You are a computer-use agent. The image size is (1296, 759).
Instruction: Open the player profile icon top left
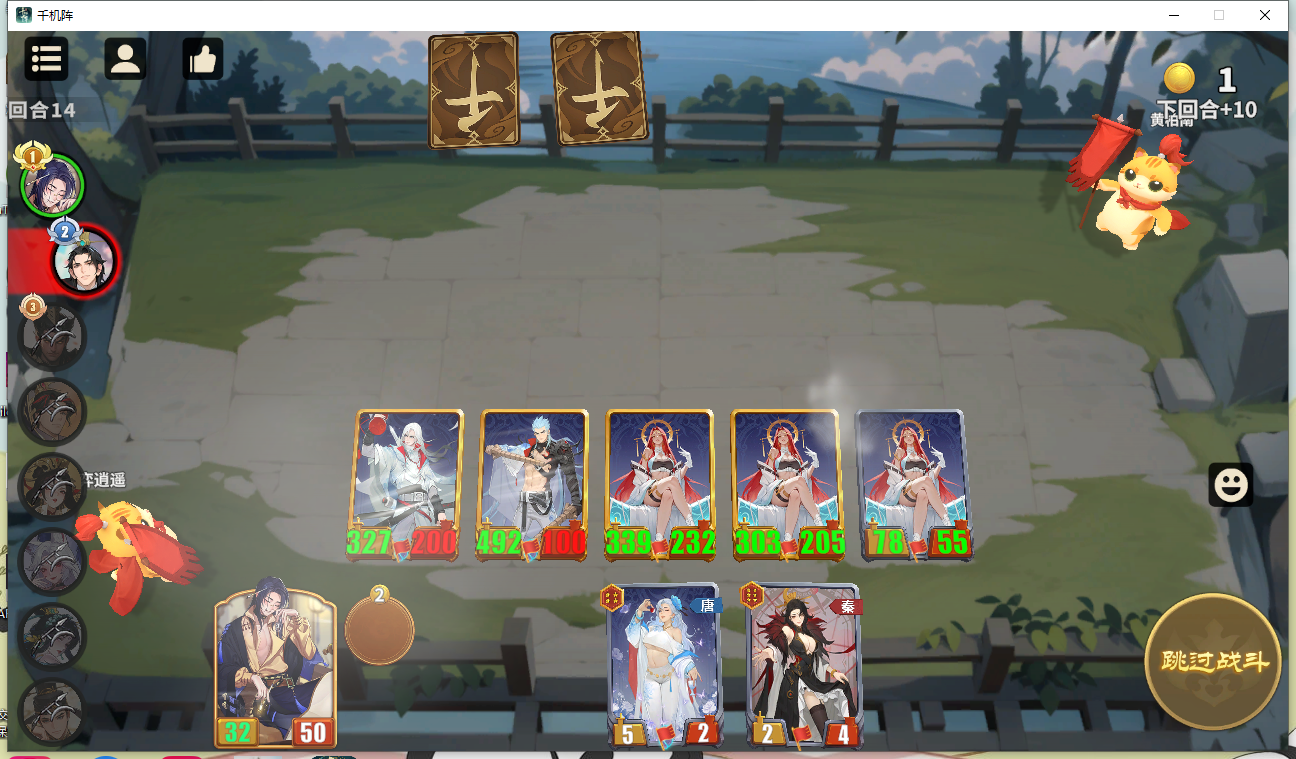tap(125, 59)
